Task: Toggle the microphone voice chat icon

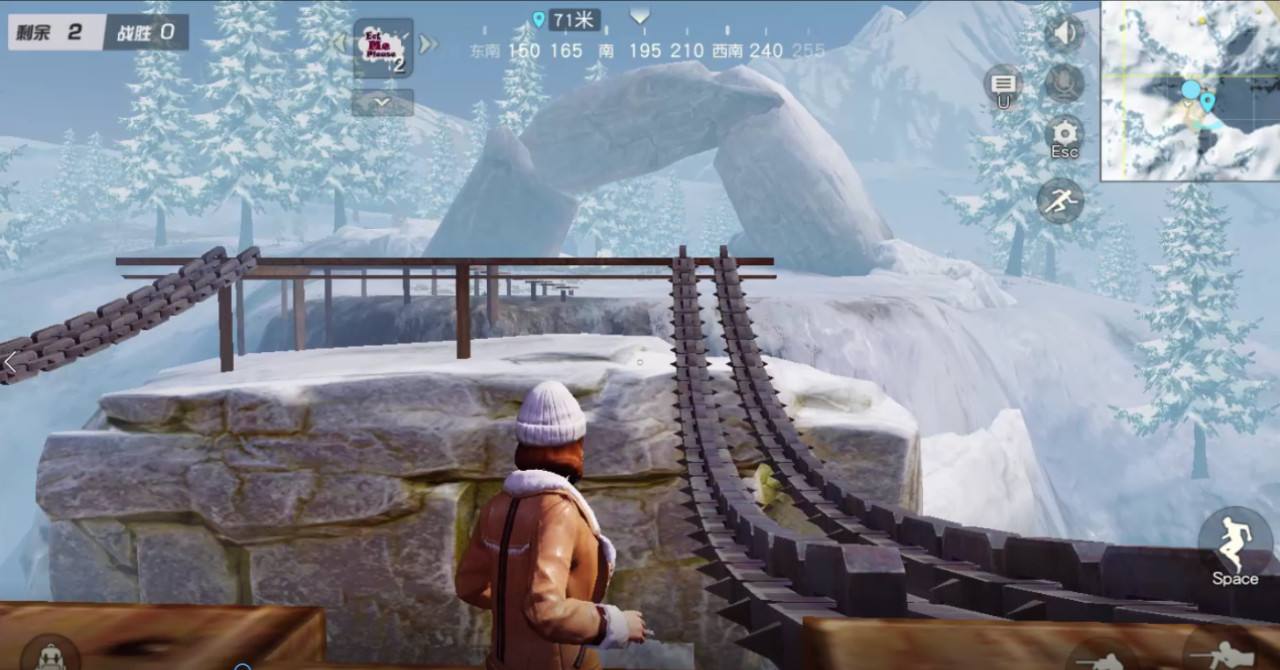Action: click(1064, 83)
